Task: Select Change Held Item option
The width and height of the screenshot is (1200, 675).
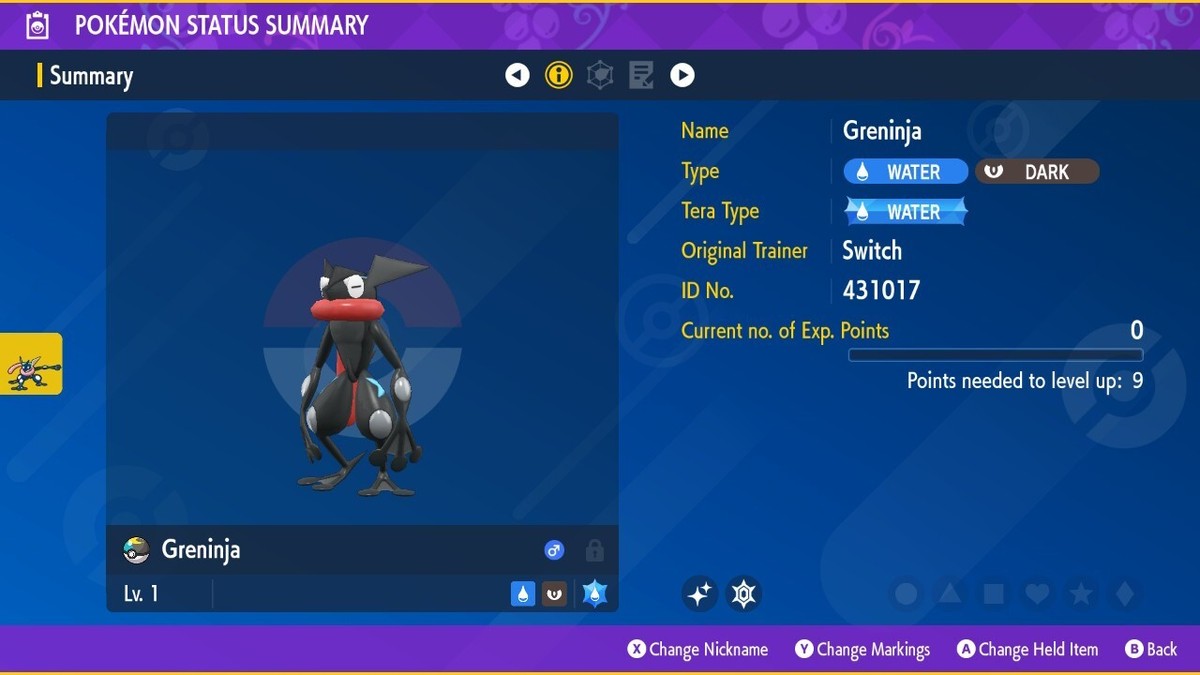Action: coord(1027,649)
